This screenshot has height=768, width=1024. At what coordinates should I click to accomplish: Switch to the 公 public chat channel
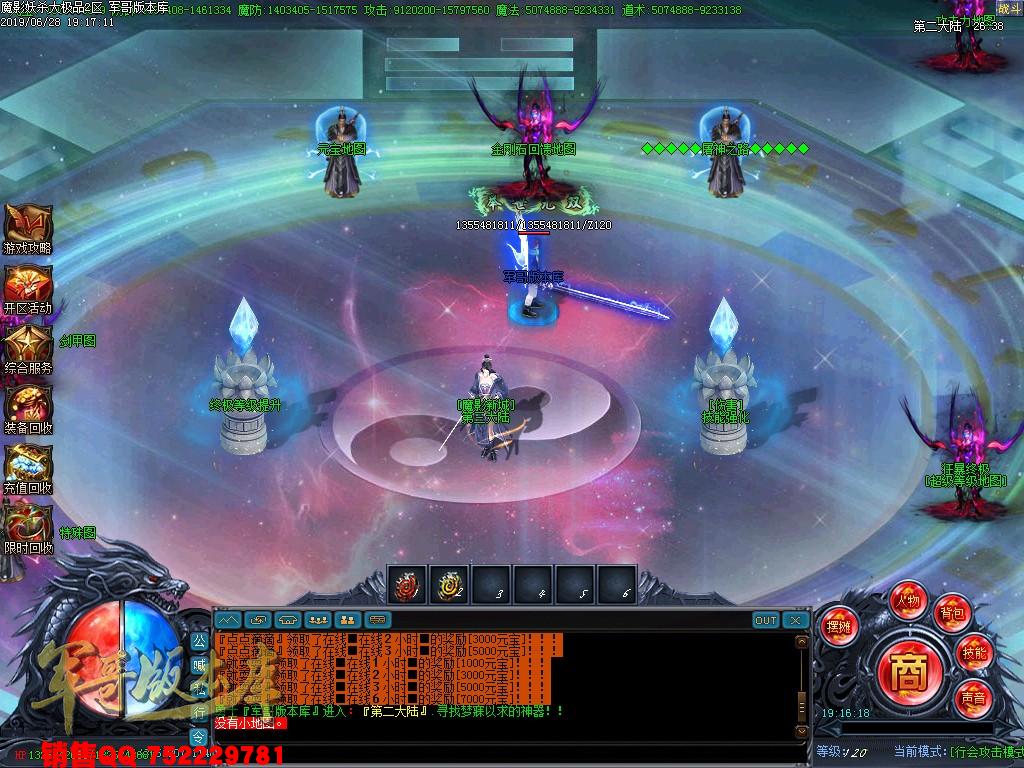(199, 641)
